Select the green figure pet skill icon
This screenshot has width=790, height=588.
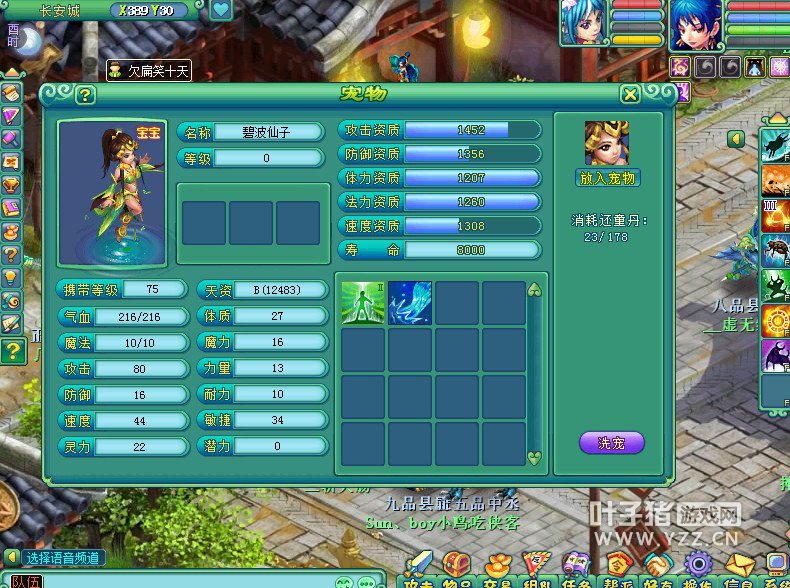click(x=363, y=303)
